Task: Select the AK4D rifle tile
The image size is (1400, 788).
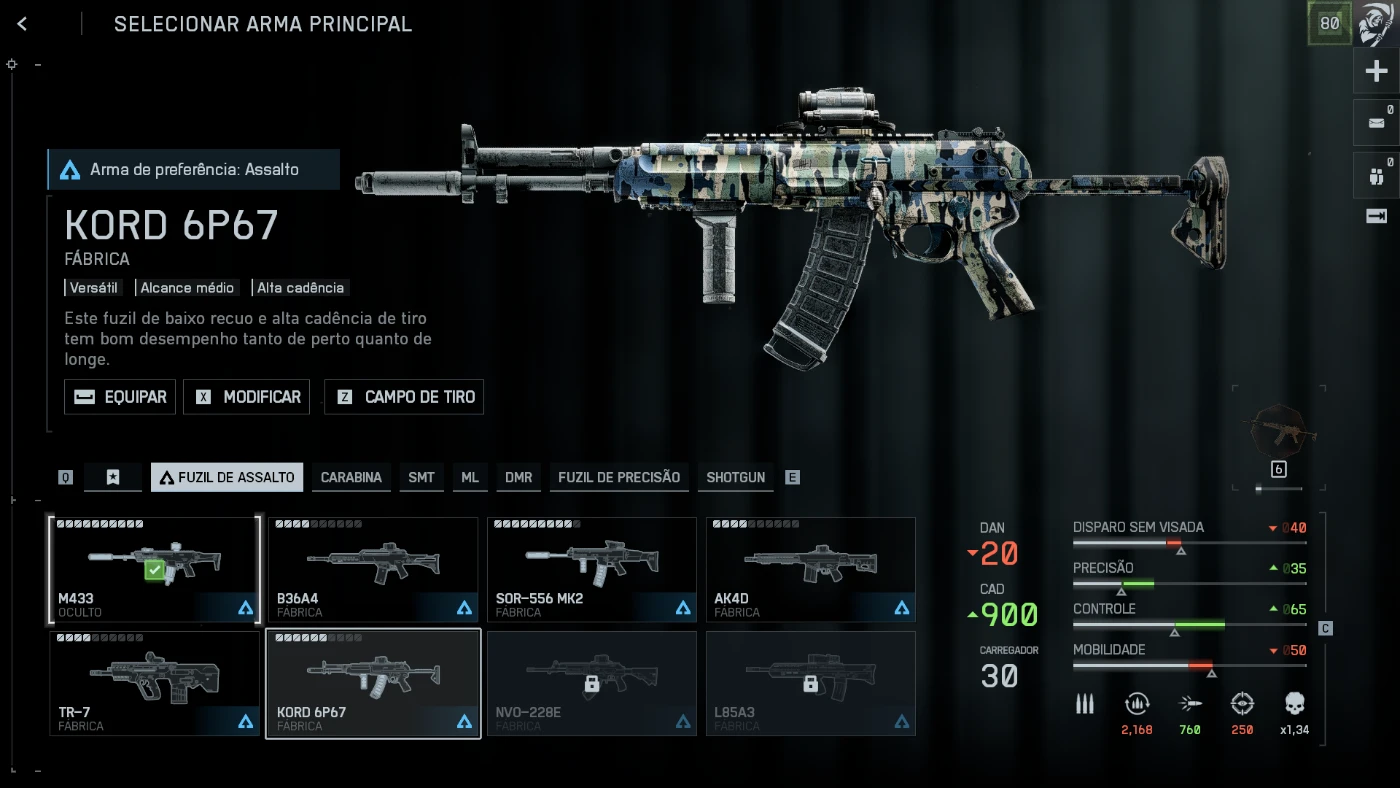Action: pos(810,569)
